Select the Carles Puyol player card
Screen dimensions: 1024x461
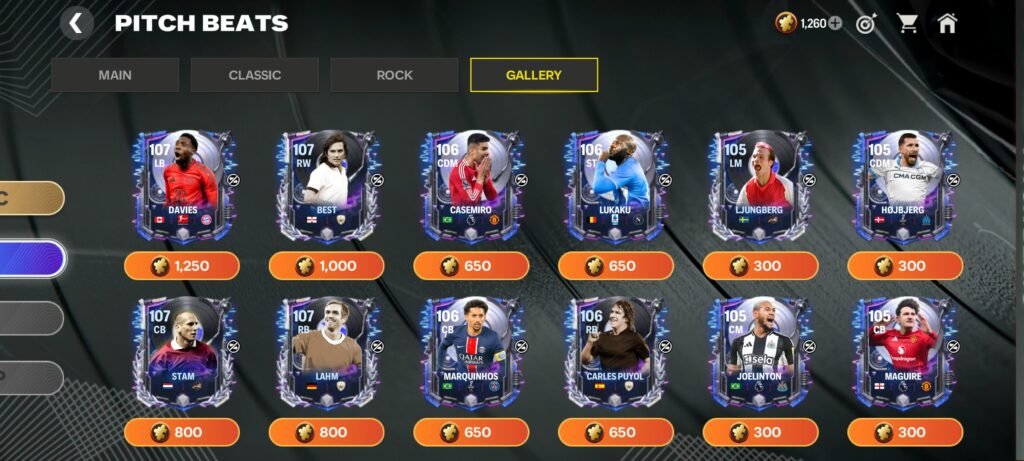coord(616,353)
